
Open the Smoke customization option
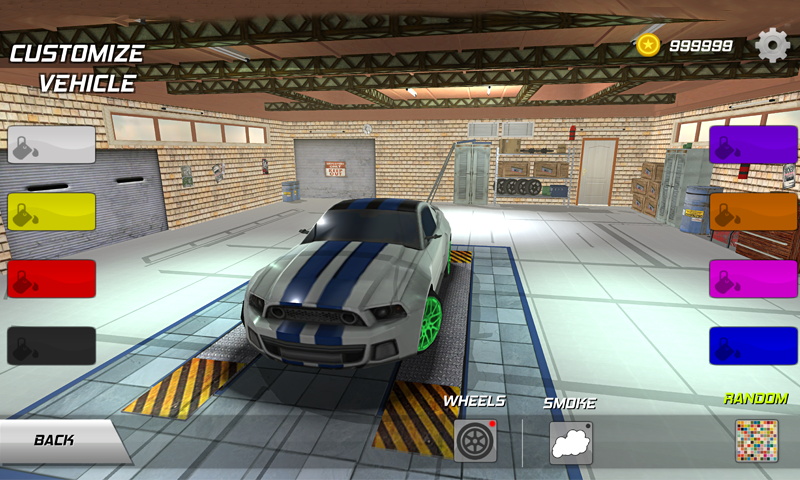point(570,442)
